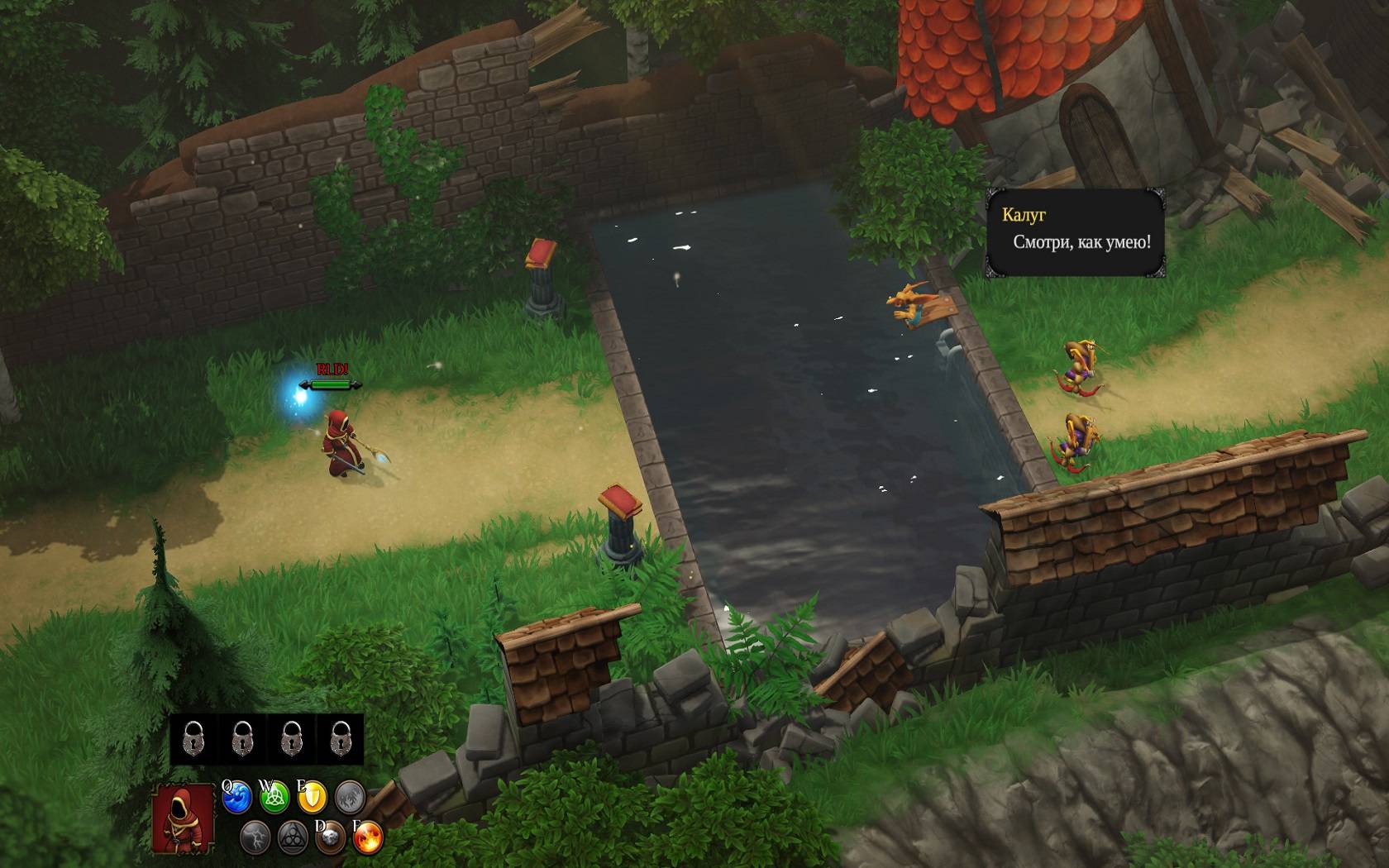
Task: Choose the greyed-out frost element
Action: click(x=351, y=799)
